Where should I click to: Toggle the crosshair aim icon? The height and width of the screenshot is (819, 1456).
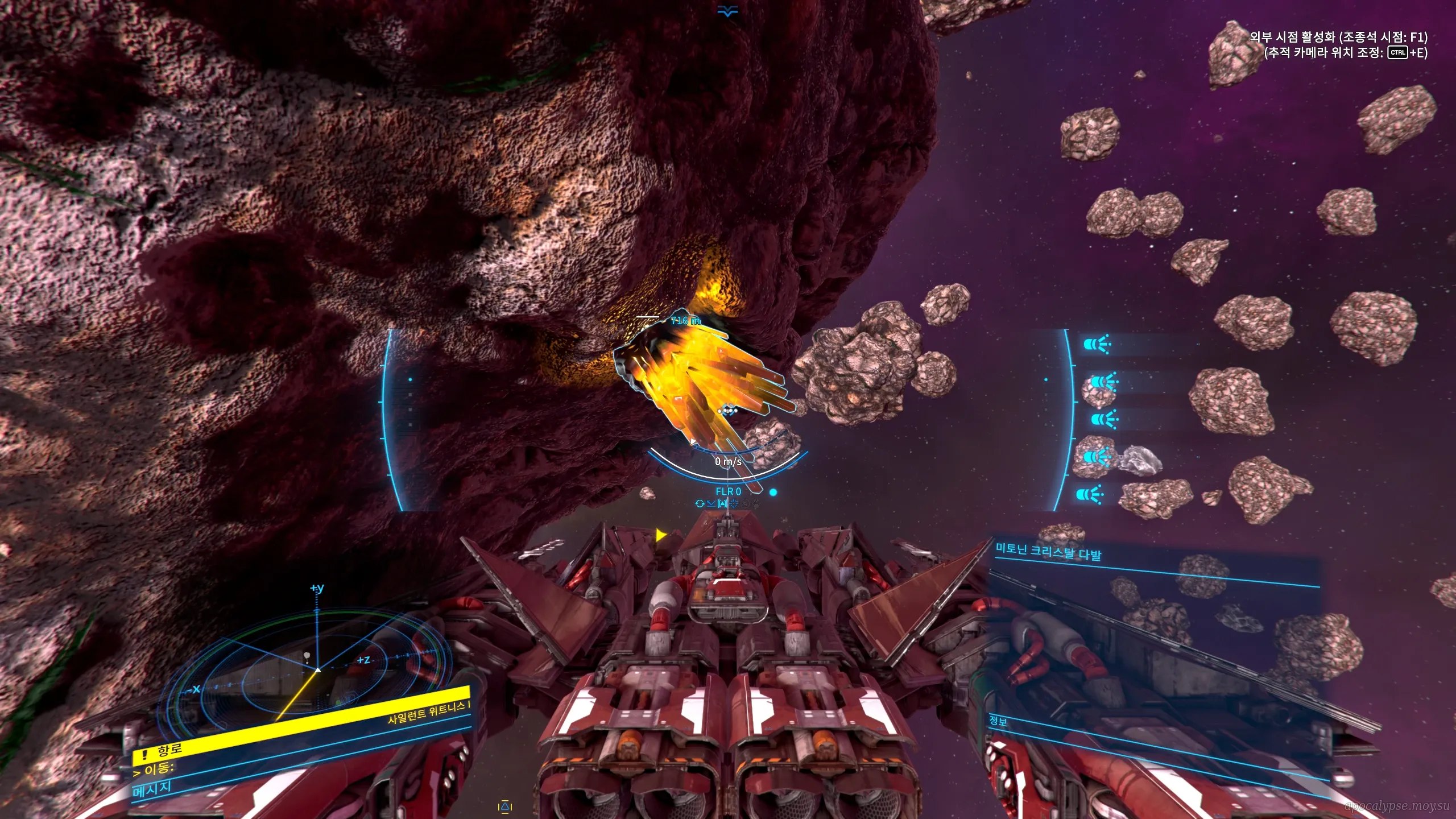734,503
